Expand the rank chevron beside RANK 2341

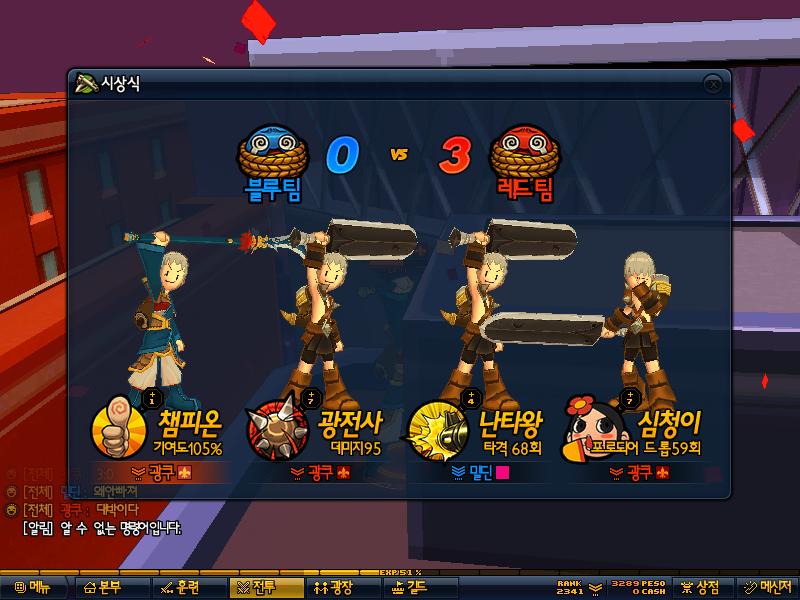[x=594, y=587]
